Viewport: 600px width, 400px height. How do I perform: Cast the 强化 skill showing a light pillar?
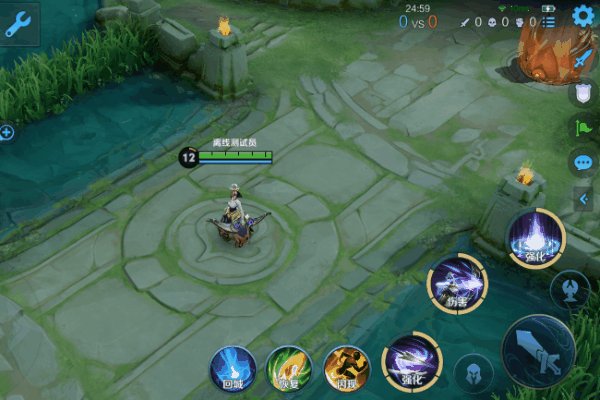[x=536, y=237]
